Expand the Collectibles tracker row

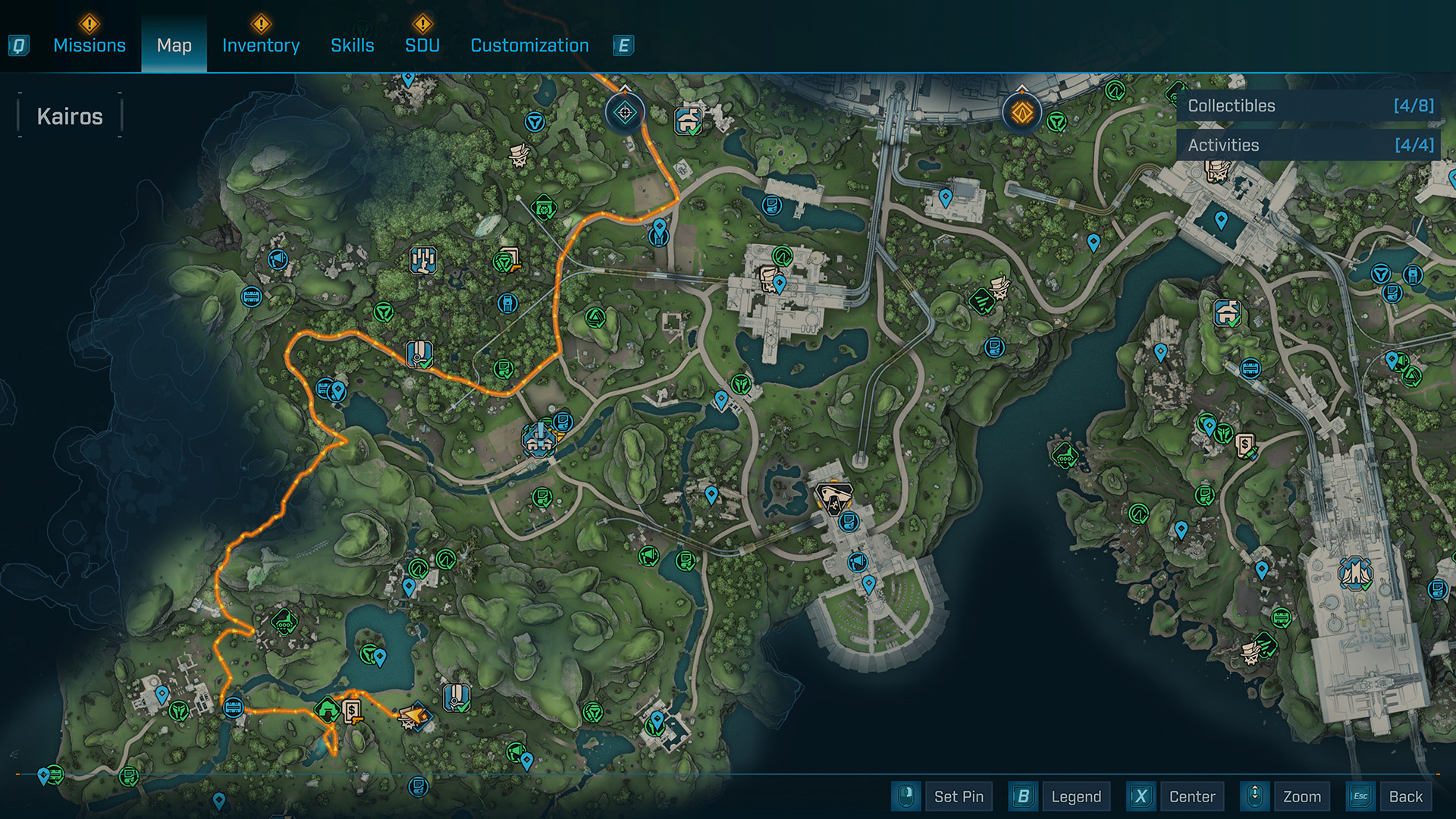(x=1310, y=106)
